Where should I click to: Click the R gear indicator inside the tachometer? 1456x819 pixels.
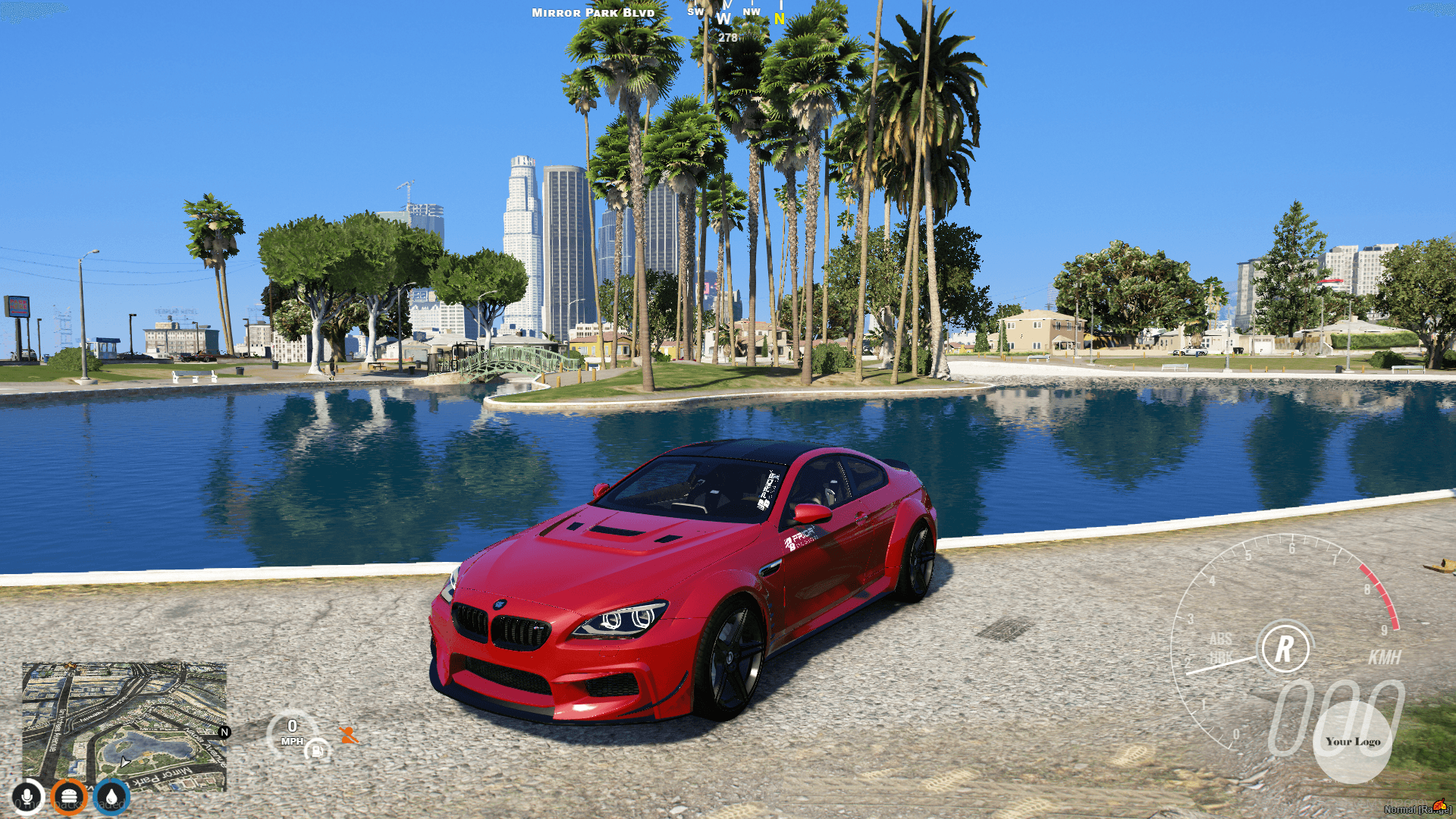pyautogui.click(x=1284, y=648)
